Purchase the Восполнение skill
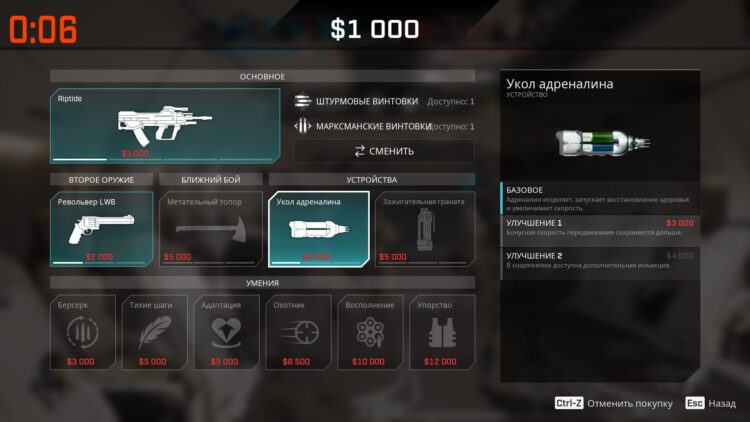The width and height of the screenshot is (750, 422). (368, 333)
